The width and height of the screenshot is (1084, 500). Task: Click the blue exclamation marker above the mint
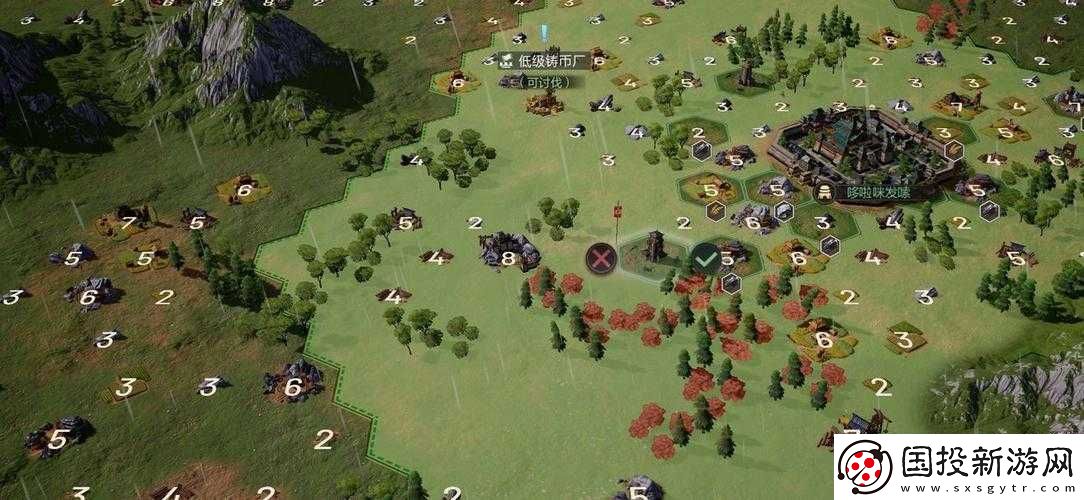543,33
